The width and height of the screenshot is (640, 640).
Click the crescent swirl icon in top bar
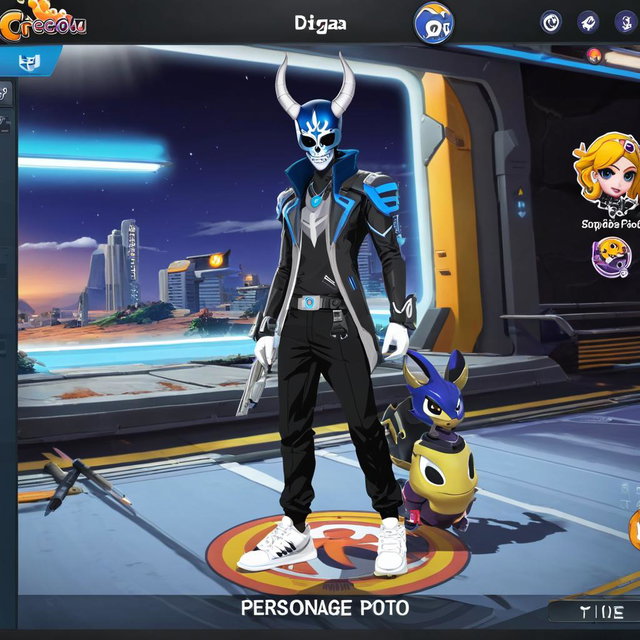click(551, 22)
